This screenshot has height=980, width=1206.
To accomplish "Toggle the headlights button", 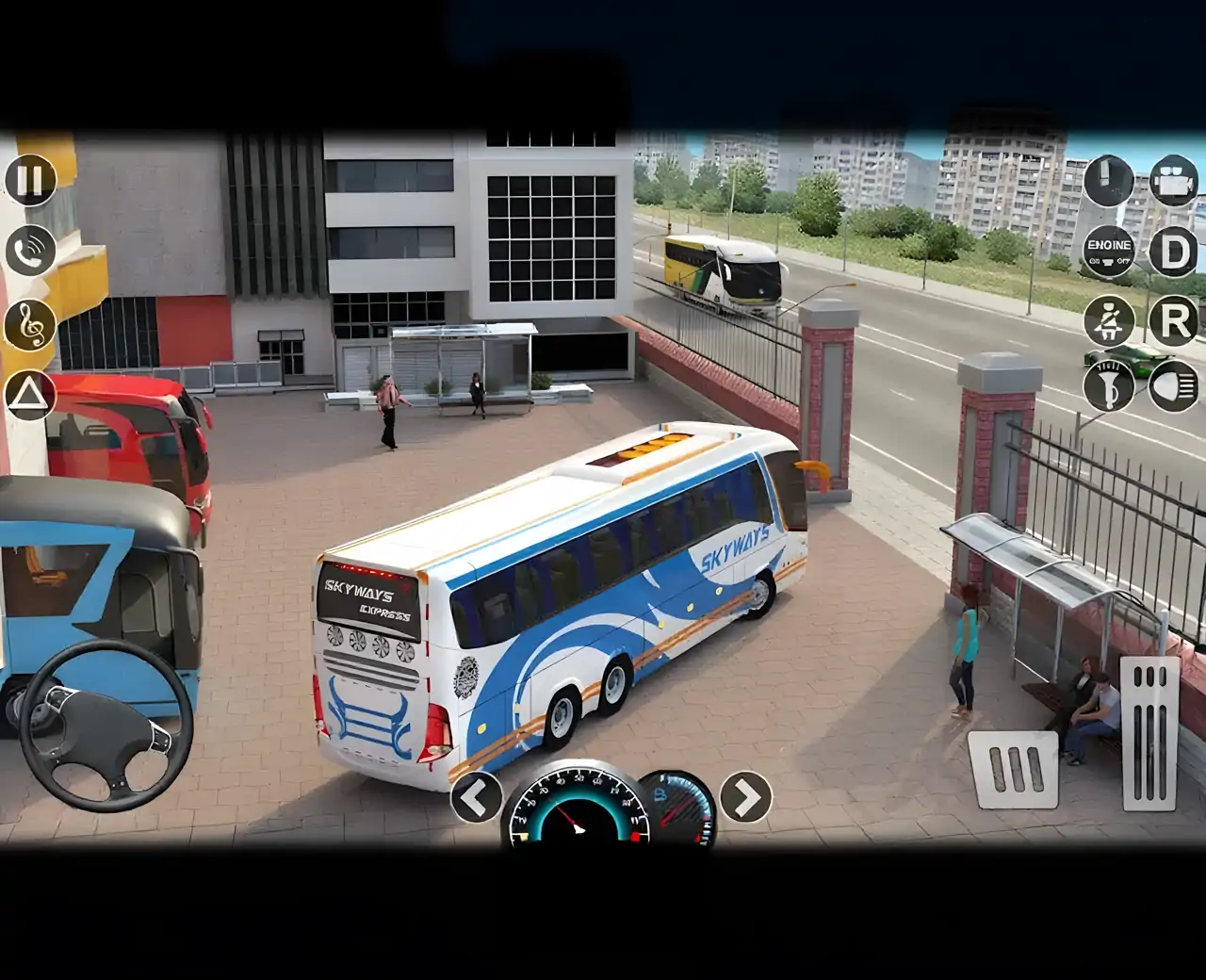I will (x=1173, y=385).
